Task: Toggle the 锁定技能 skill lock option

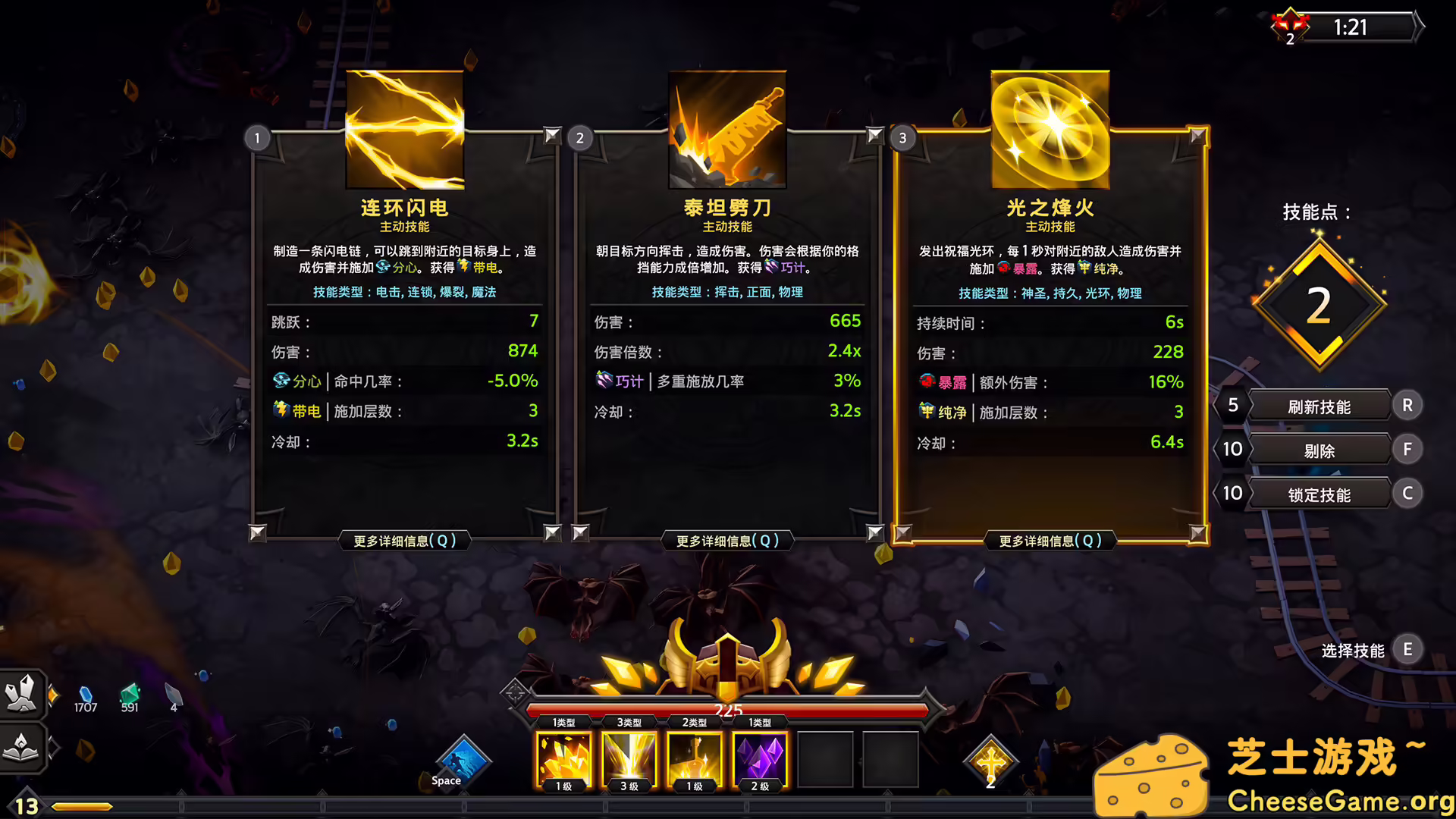Action: (x=1319, y=494)
